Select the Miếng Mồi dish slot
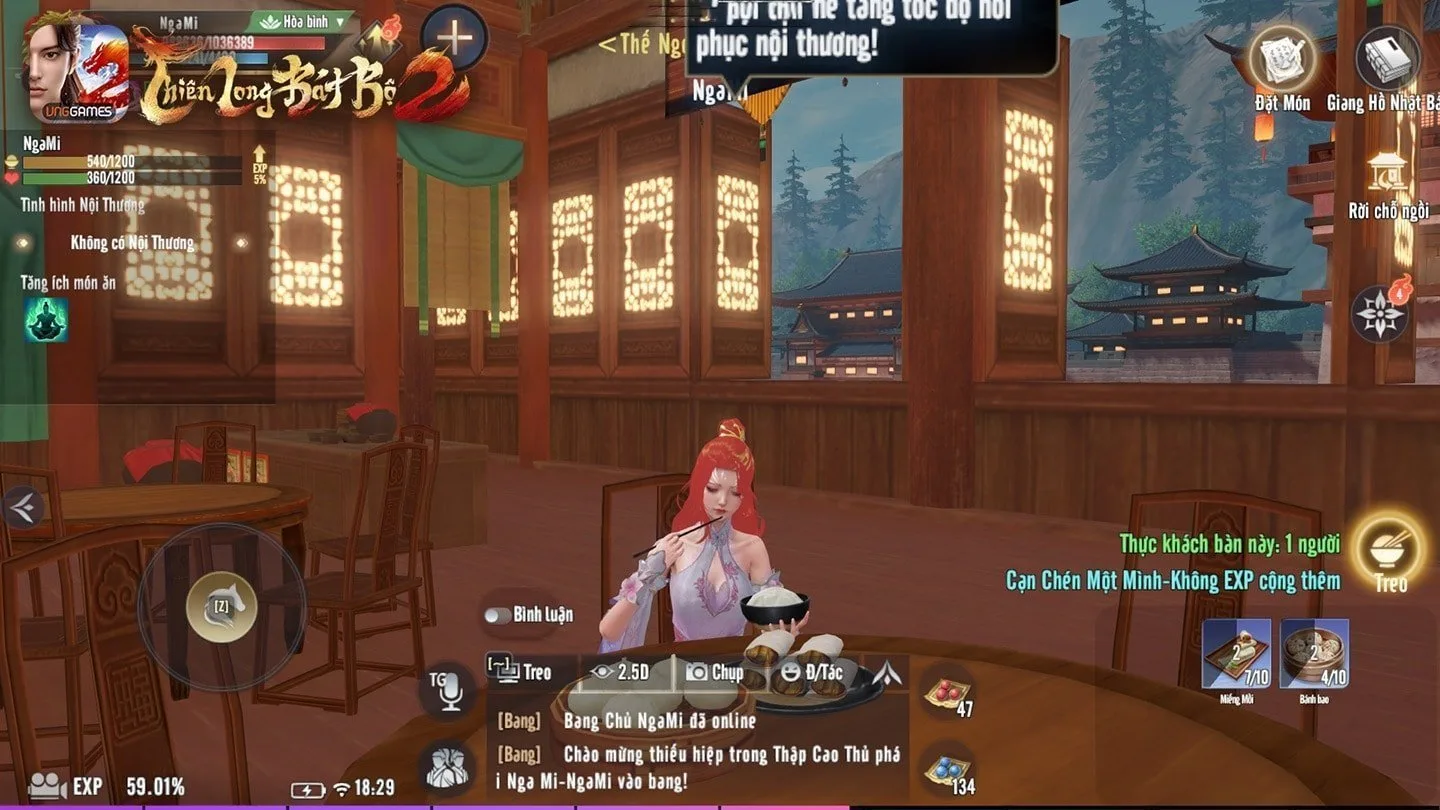 (1236, 654)
